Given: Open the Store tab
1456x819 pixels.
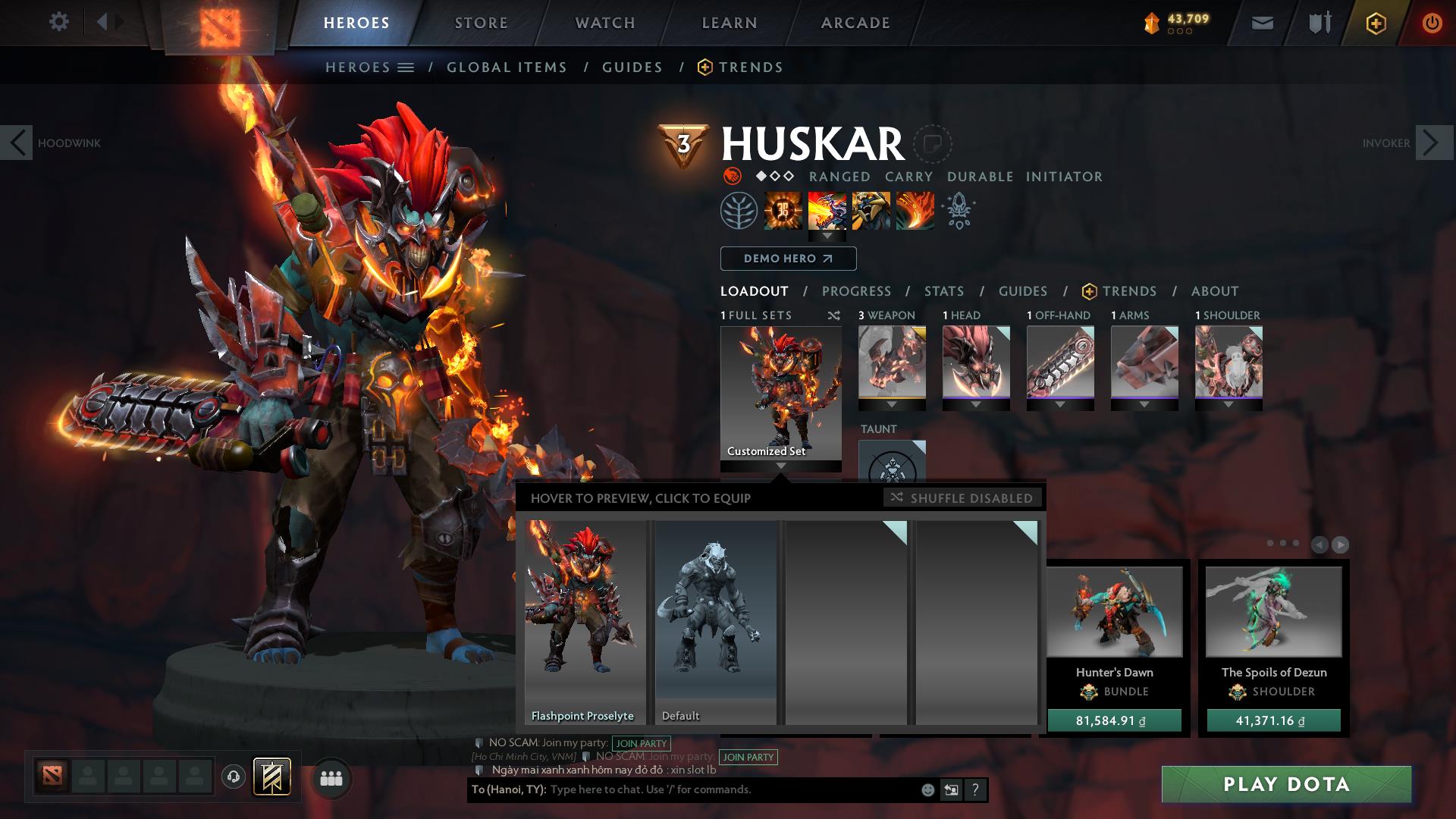Looking at the screenshot, I should click(x=482, y=23).
